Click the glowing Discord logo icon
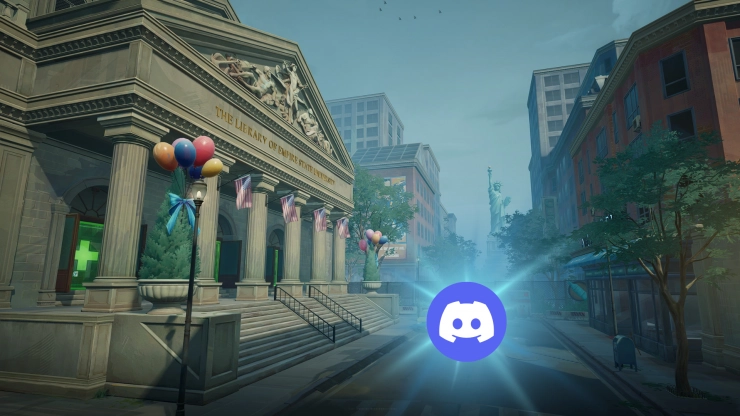Image resolution: width=740 pixels, height=416 pixels. click(x=466, y=321)
